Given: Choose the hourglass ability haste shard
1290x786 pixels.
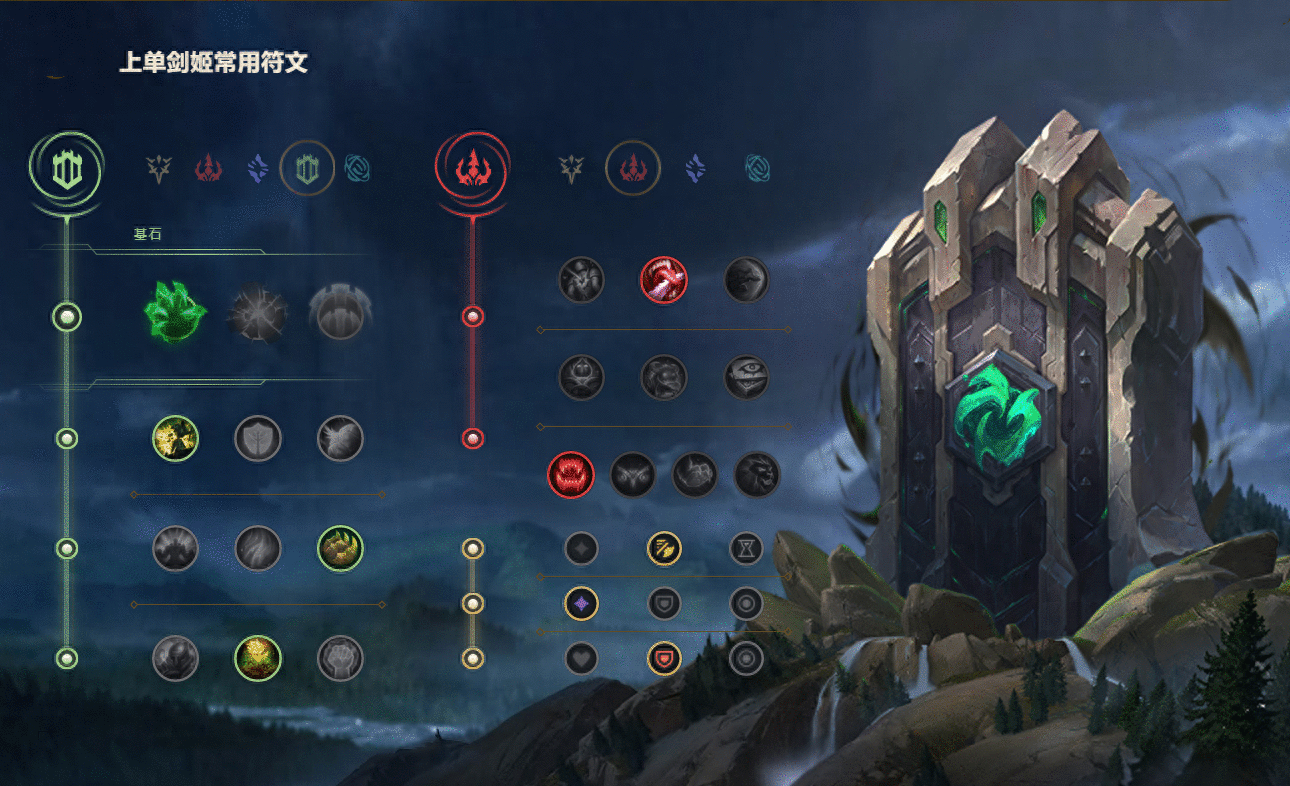Looking at the screenshot, I should (746, 548).
